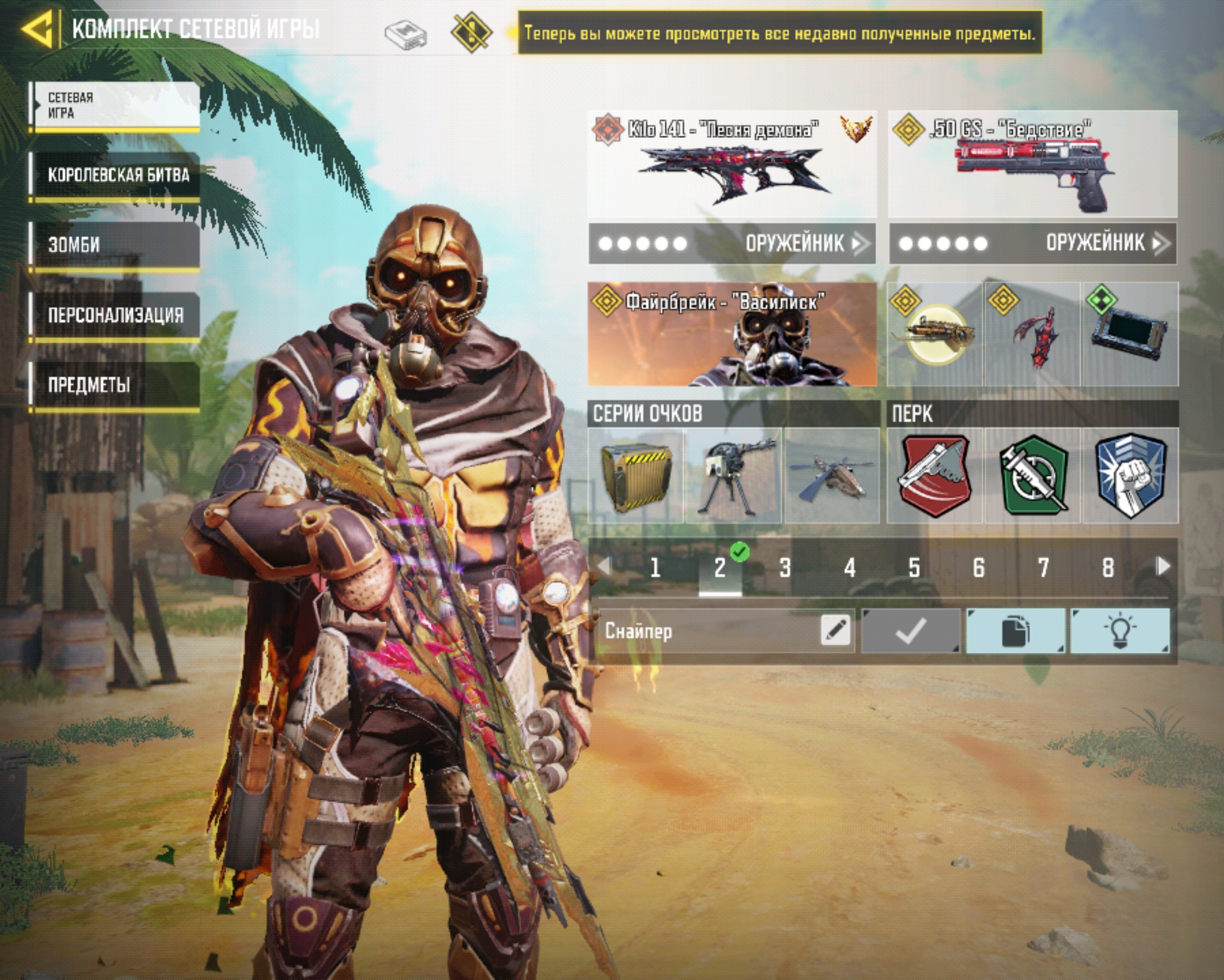Select the blue fist perk slot

(1130, 476)
